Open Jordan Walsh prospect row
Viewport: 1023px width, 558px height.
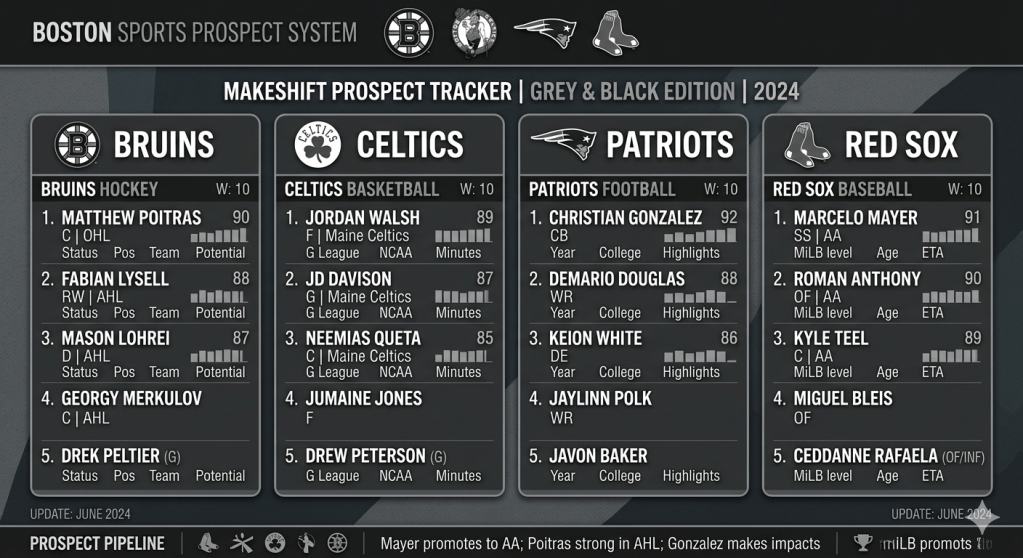388,234
